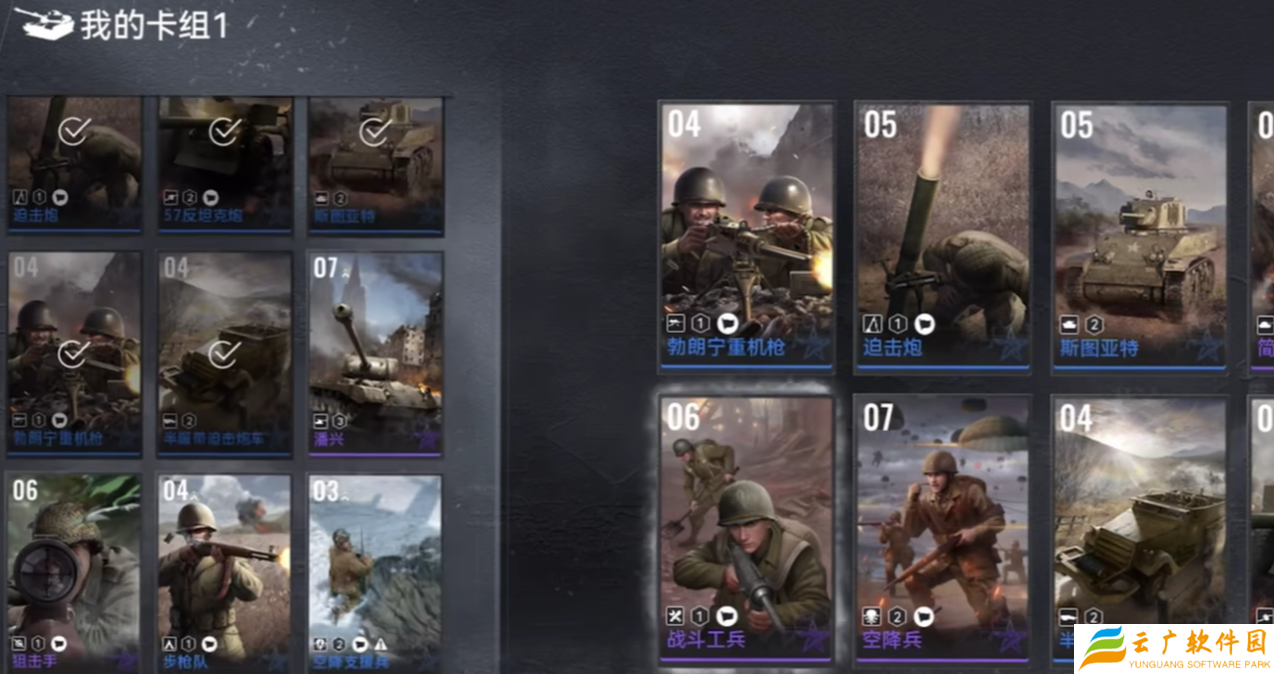The width and height of the screenshot is (1274, 674).
Task: Choose the bright, unchecked 迫击炮 card
Action: [x=942, y=237]
